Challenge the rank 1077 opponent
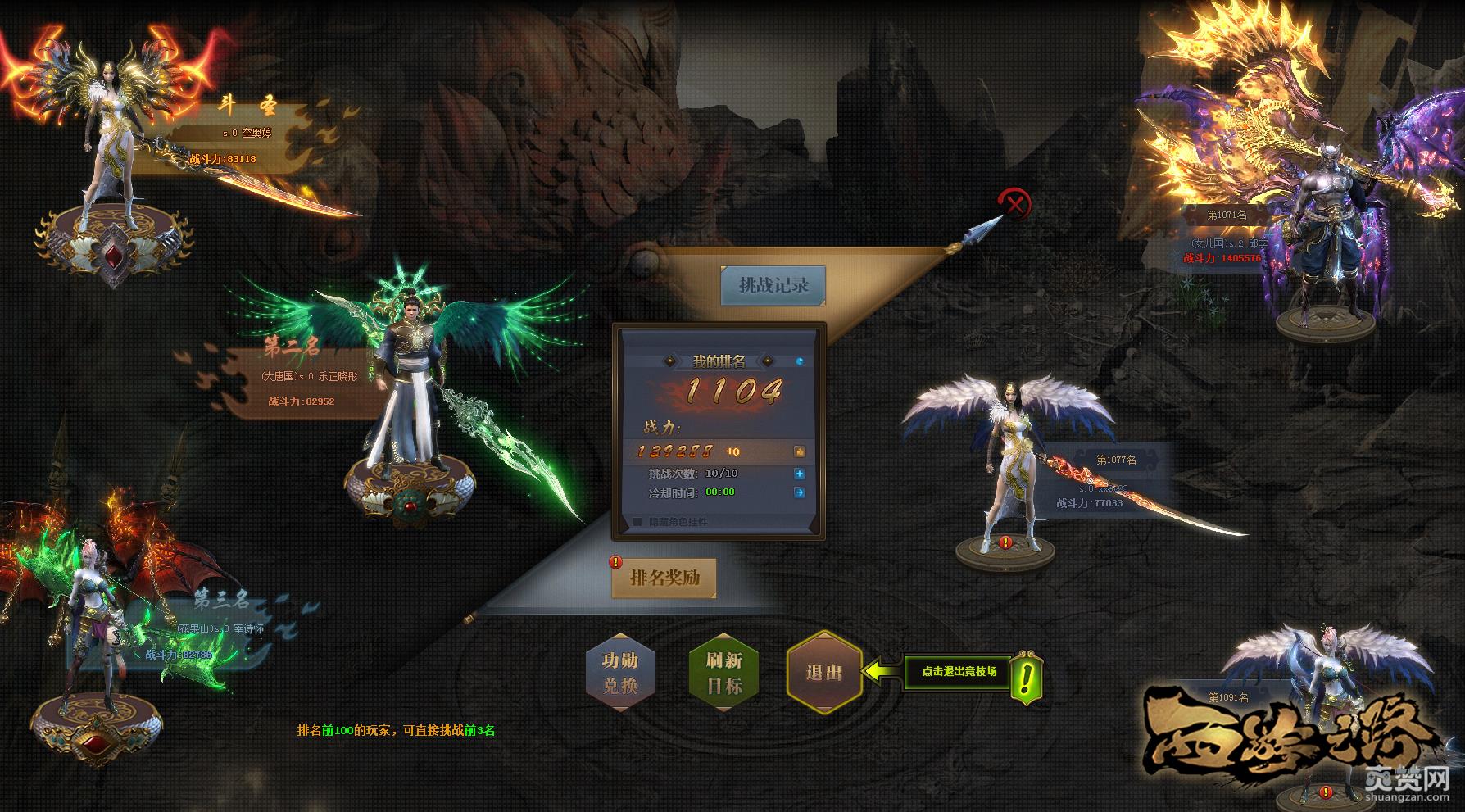This screenshot has width=1465, height=812. click(x=1008, y=475)
